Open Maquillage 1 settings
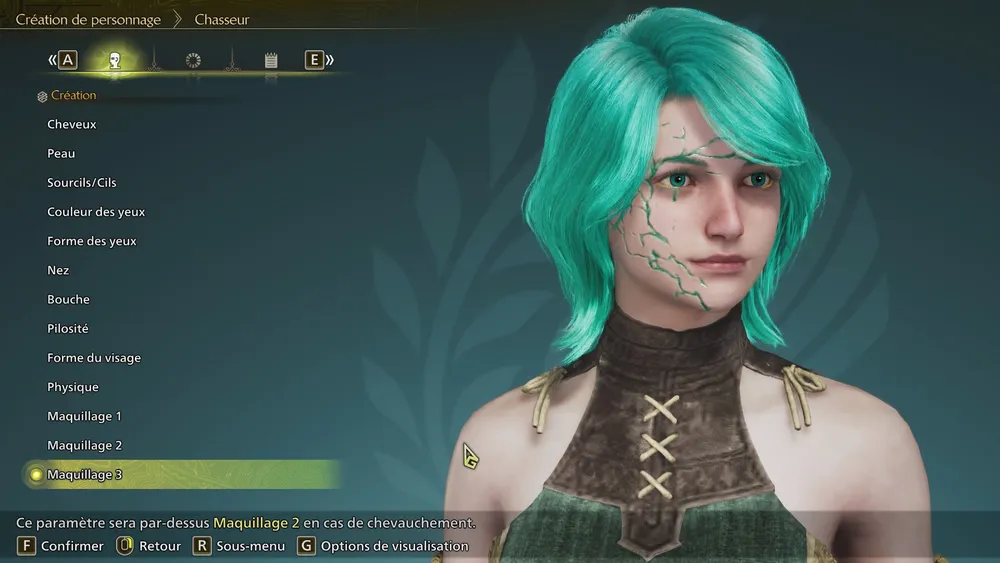Image resolution: width=1000 pixels, height=563 pixels. (84, 416)
